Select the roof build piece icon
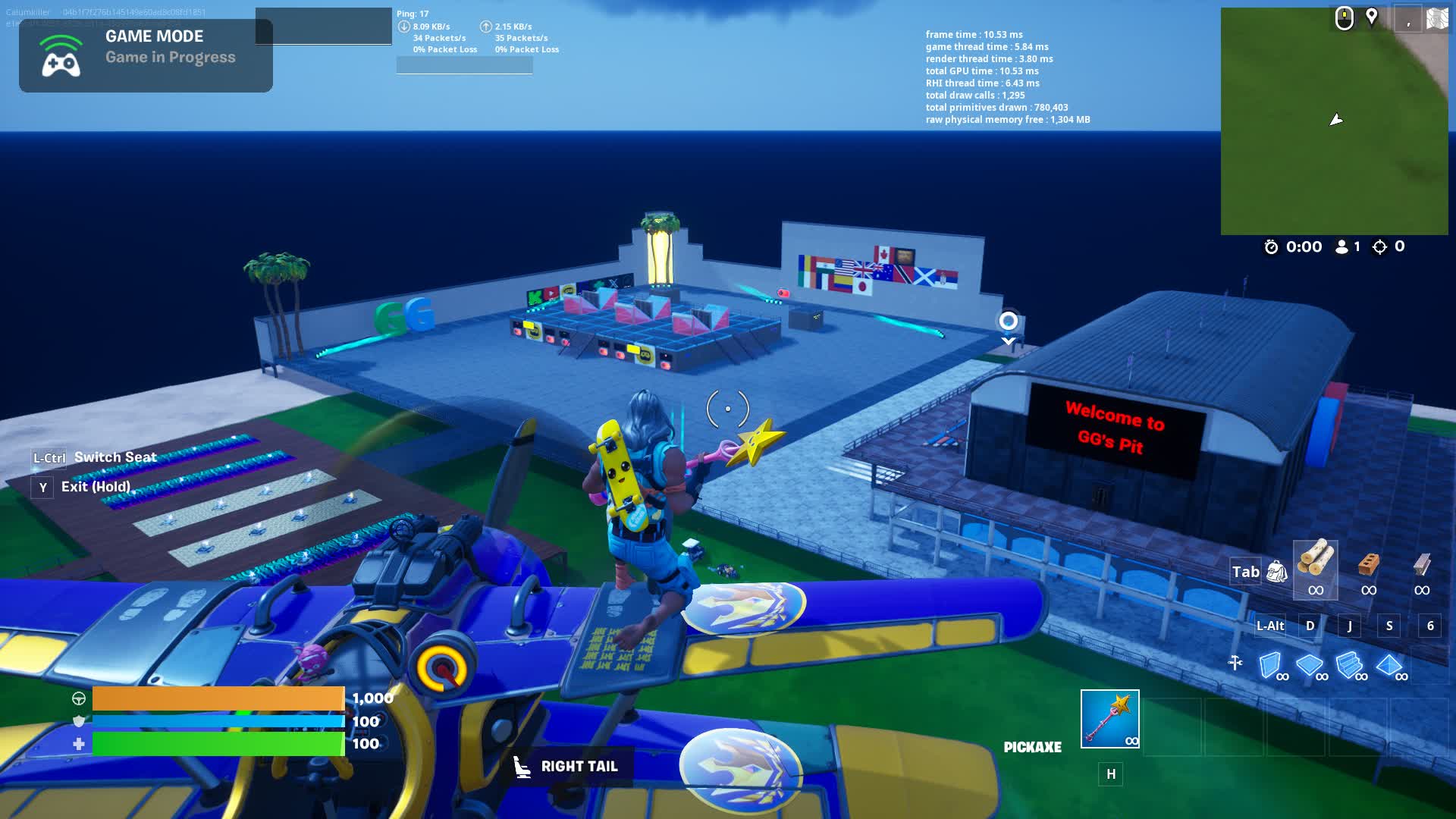Screen dimensions: 1456x819 point(1390,664)
